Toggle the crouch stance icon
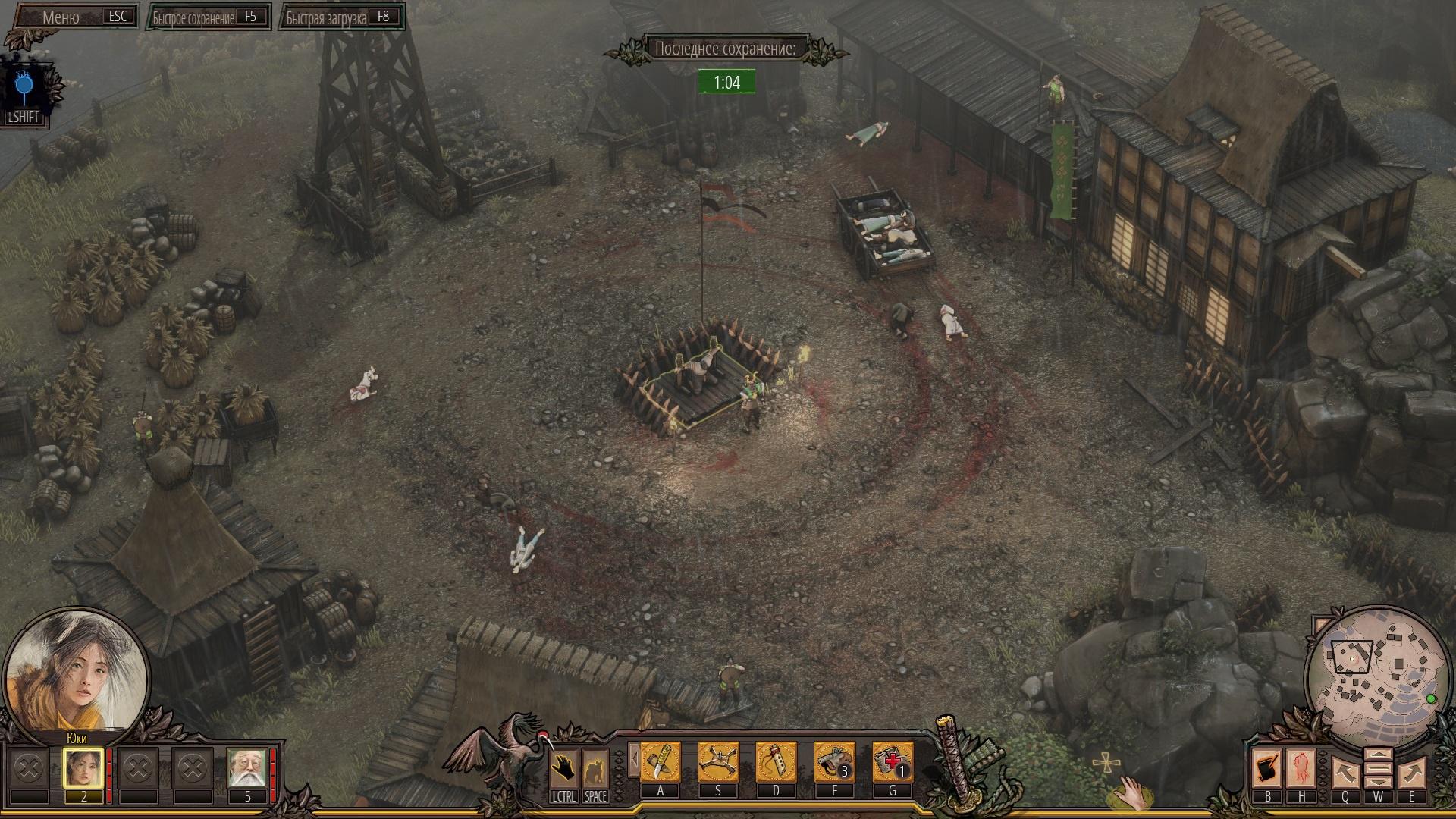Image resolution: width=1456 pixels, height=819 pixels. 595,768
